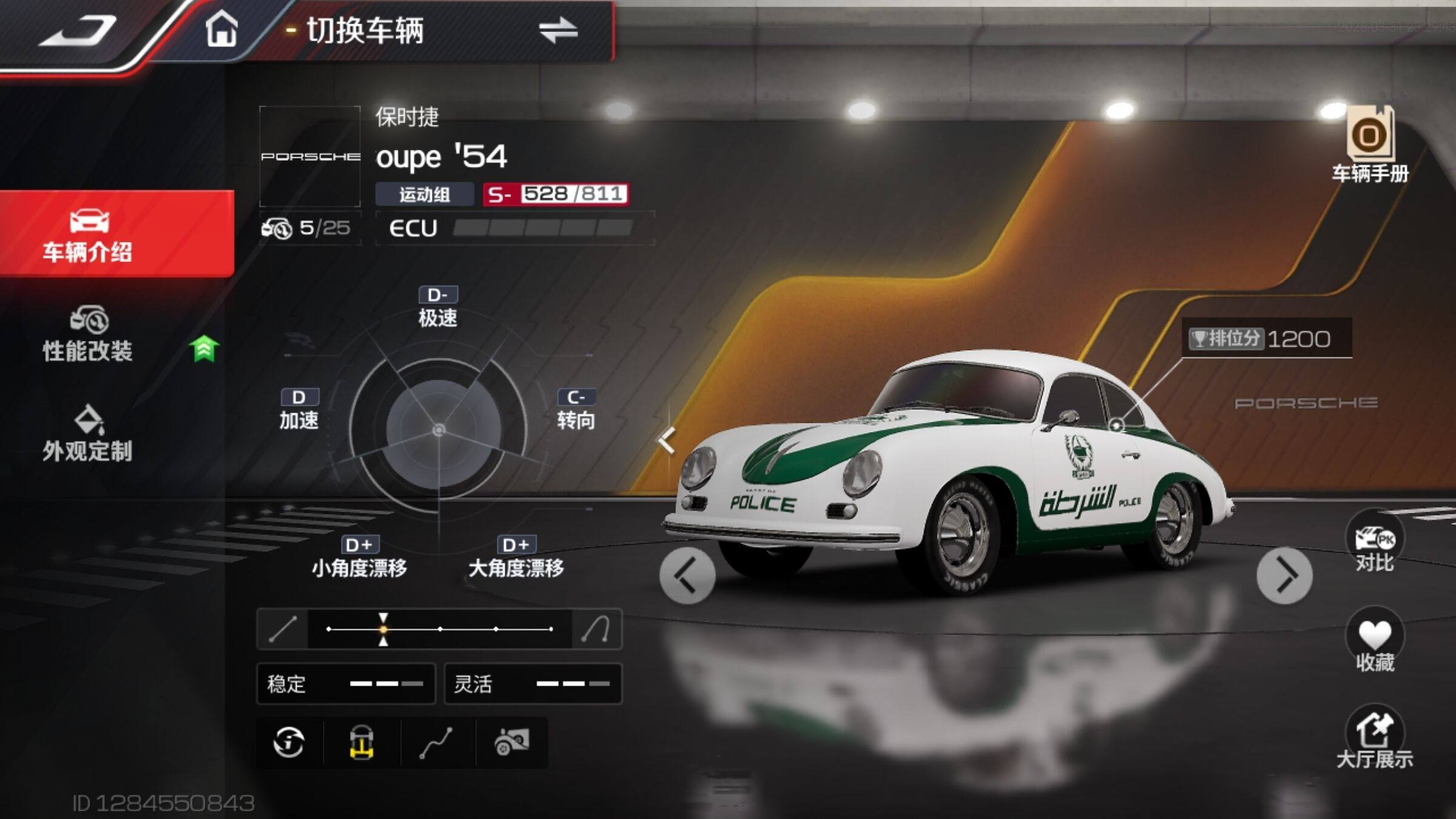Show the next car with right arrow
The image size is (1456, 819).
[x=1284, y=575]
